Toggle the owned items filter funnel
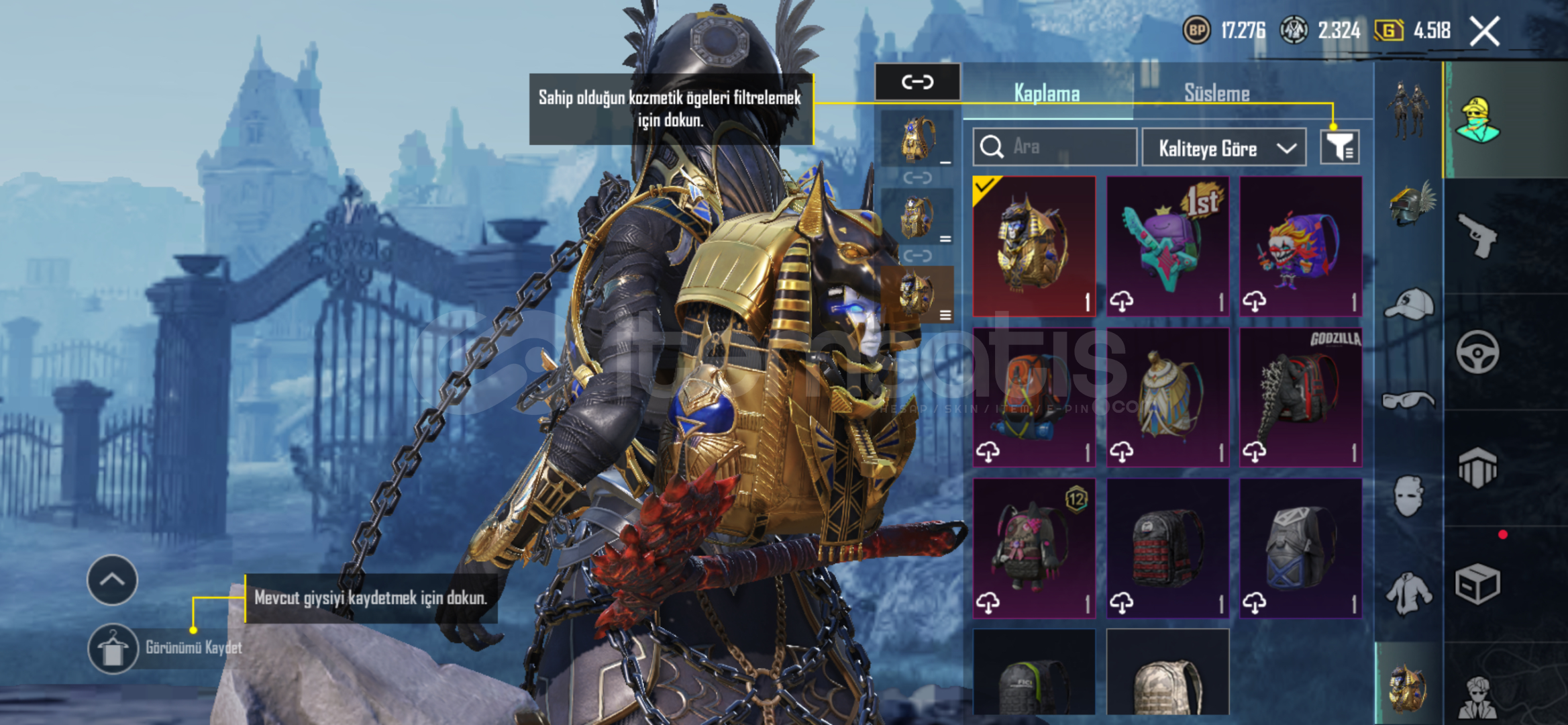Screen dimensions: 1568x725 click(1339, 147)
